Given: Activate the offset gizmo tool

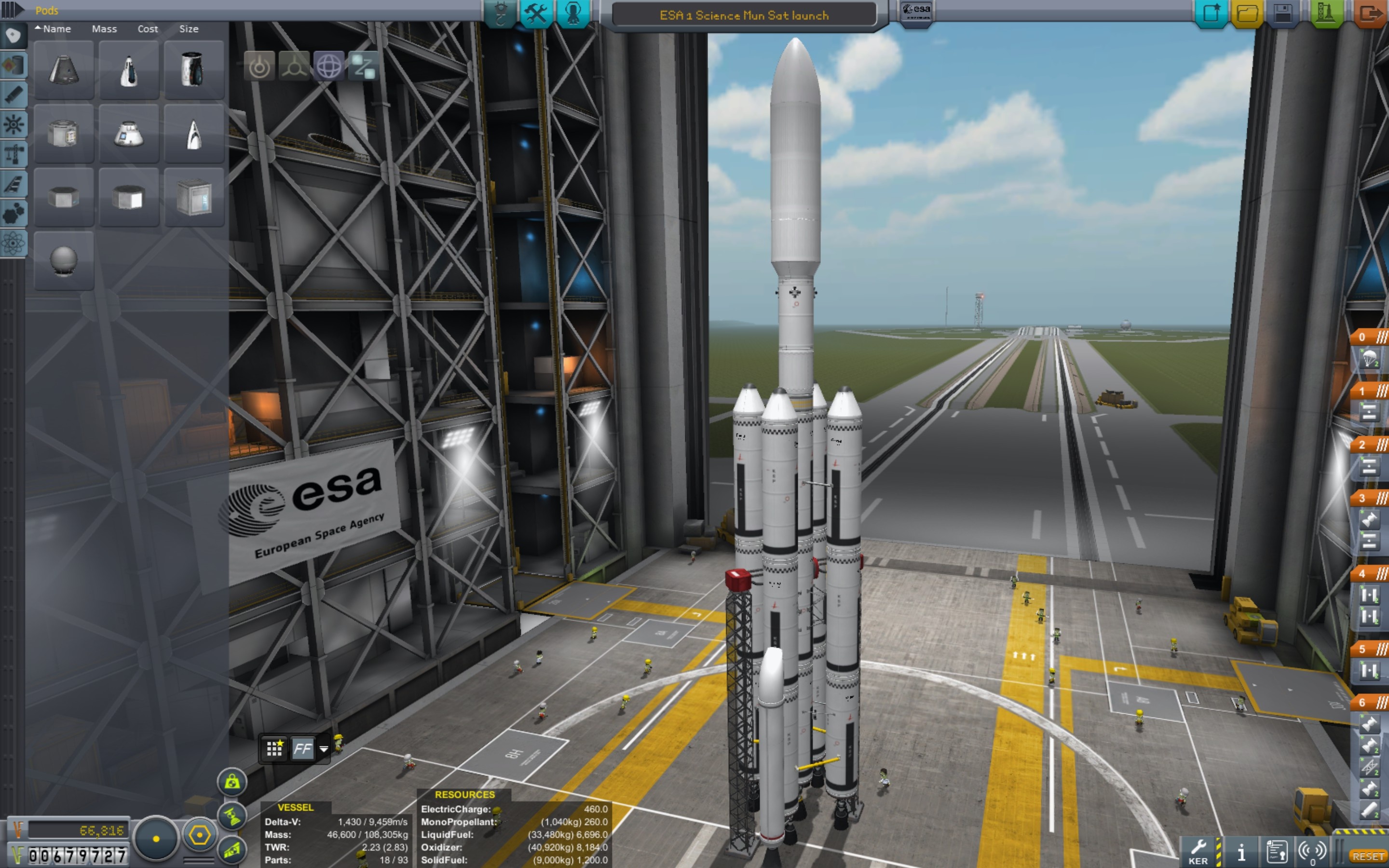Looking at the screenshot, I should 294,67.
